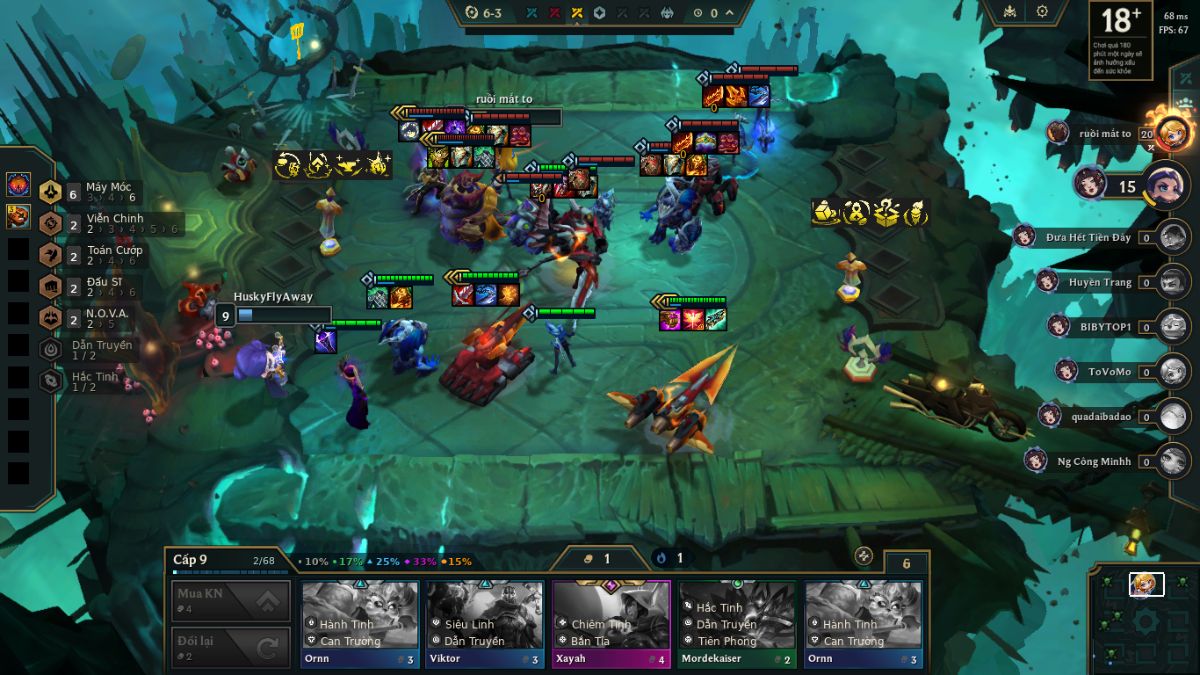Open the settings gear icon
This screenshot has height=675, width=1200.
pyautogui.click(x=1042, y=12)
